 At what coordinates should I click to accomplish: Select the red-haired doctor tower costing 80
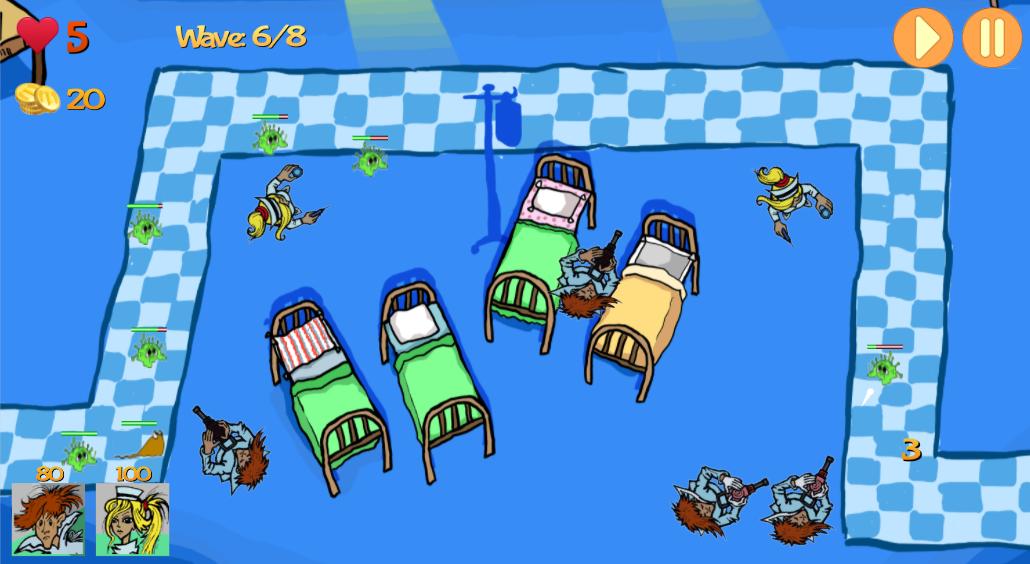48,518
